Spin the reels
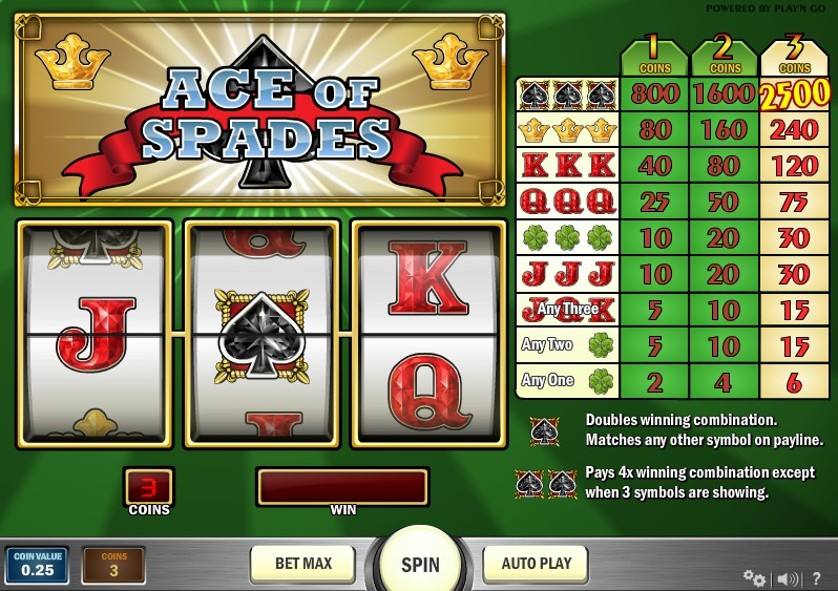 tap(420, 564)
